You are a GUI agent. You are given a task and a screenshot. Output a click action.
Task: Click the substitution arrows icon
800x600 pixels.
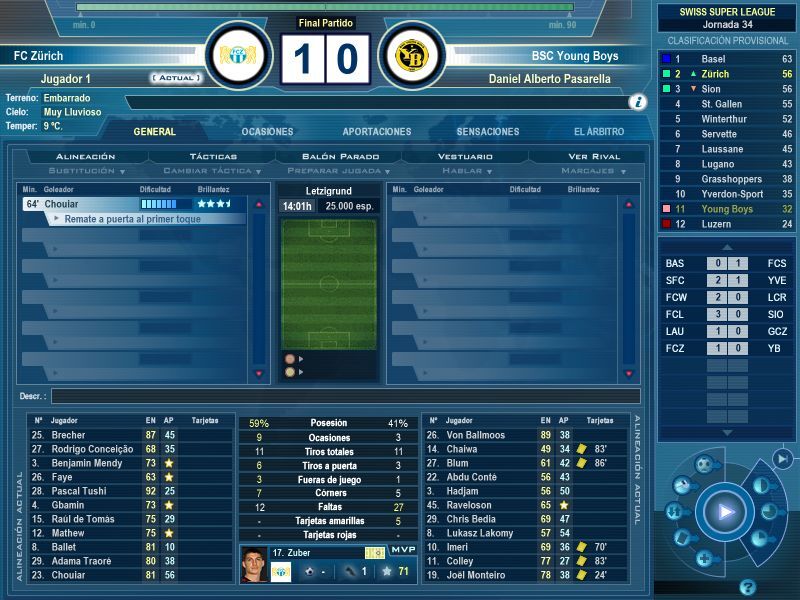pos(675,512)
